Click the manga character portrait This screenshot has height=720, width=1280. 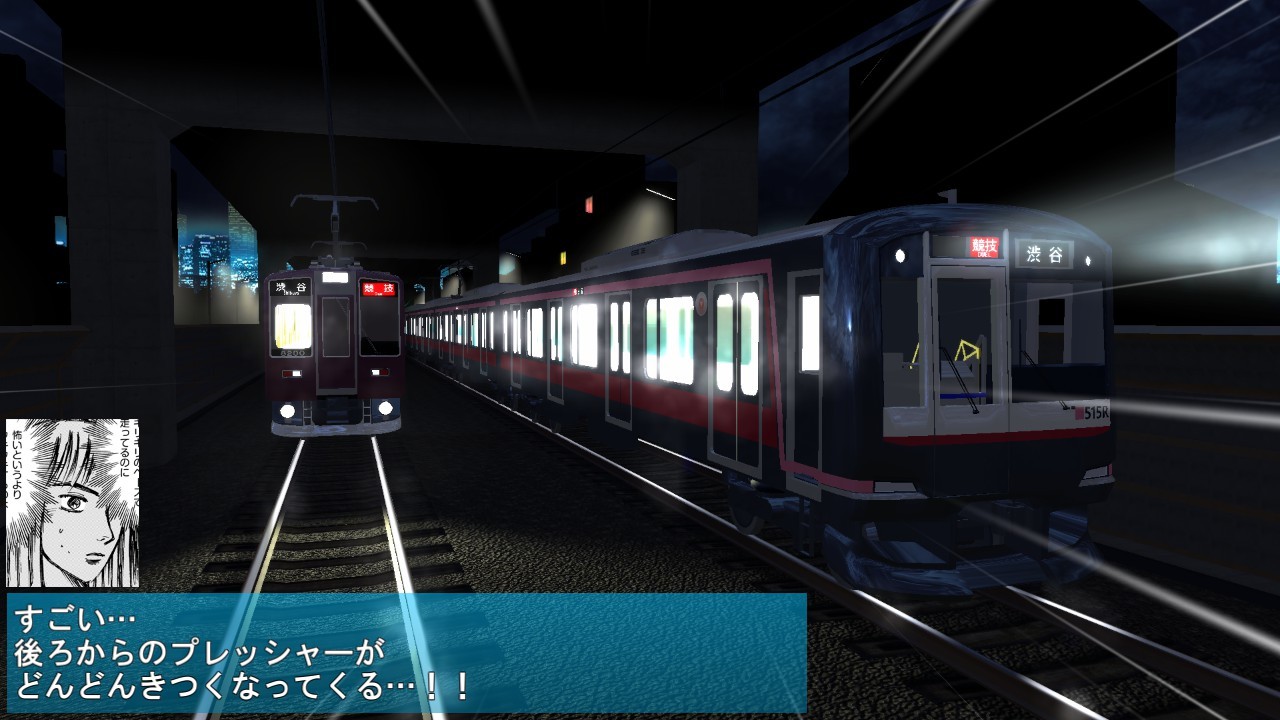(x=72, y=502)
